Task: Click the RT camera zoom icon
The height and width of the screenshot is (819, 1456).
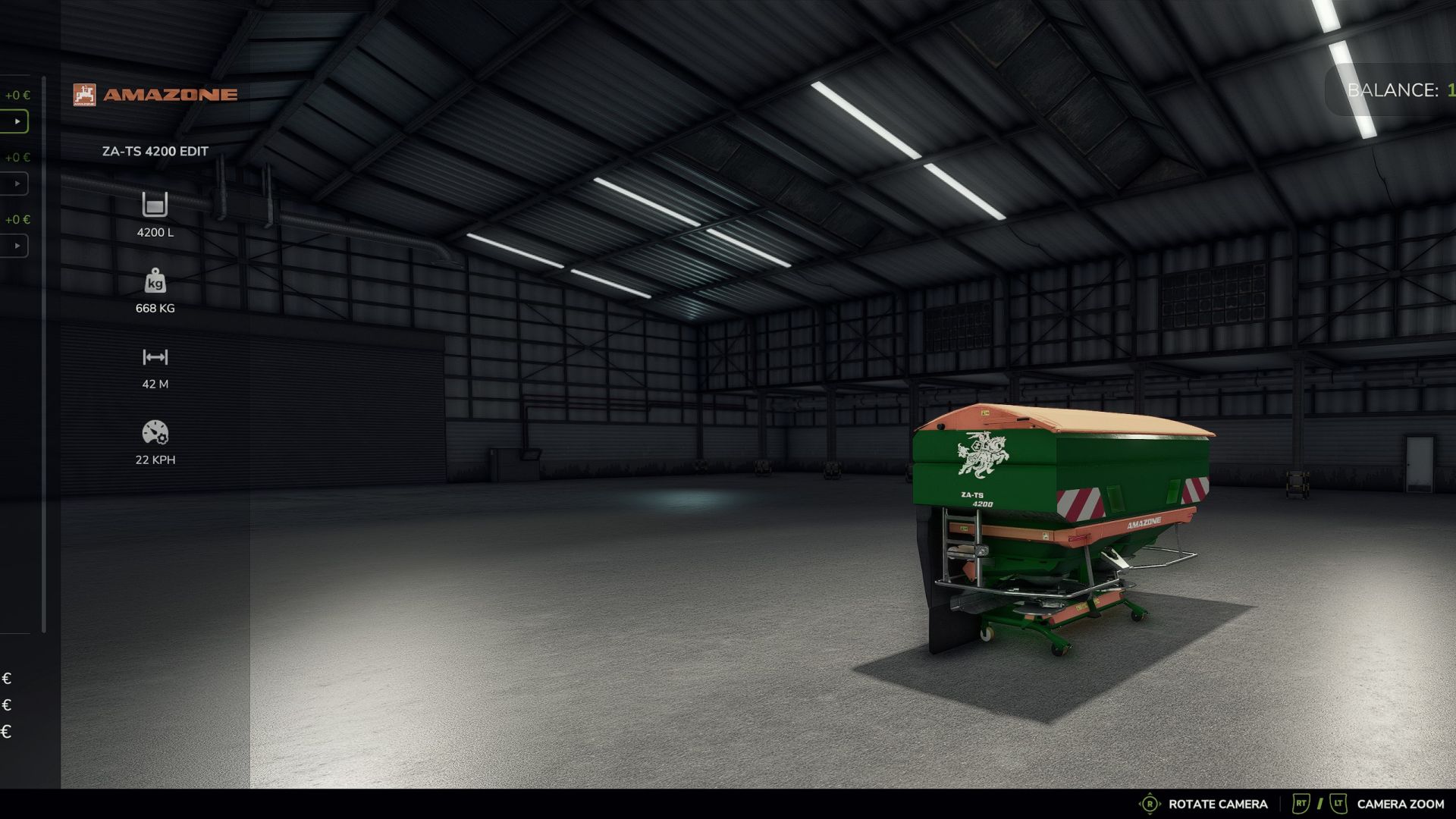Action: (x=1302, y=803)
